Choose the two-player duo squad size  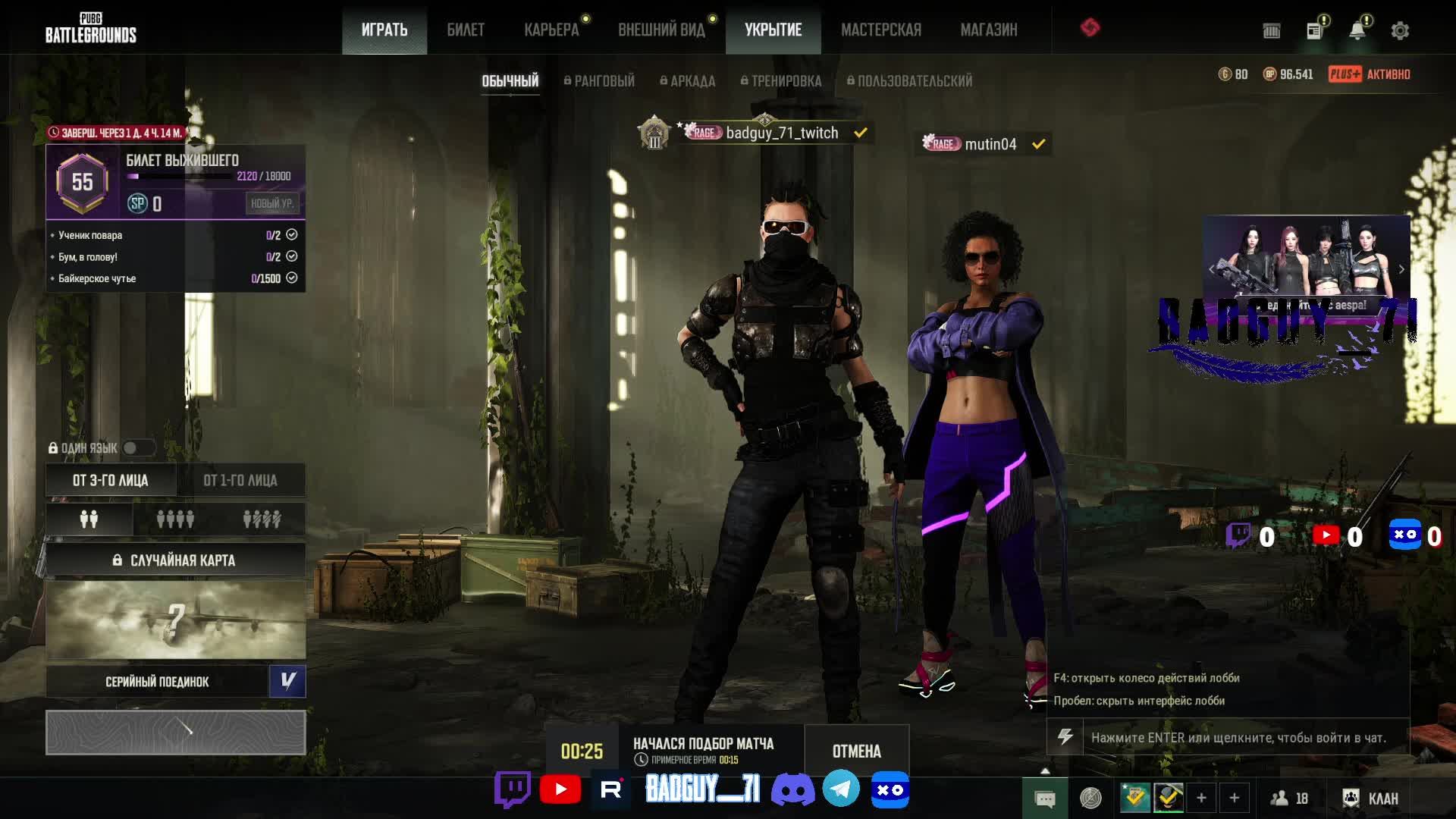(x=89, y=519)
